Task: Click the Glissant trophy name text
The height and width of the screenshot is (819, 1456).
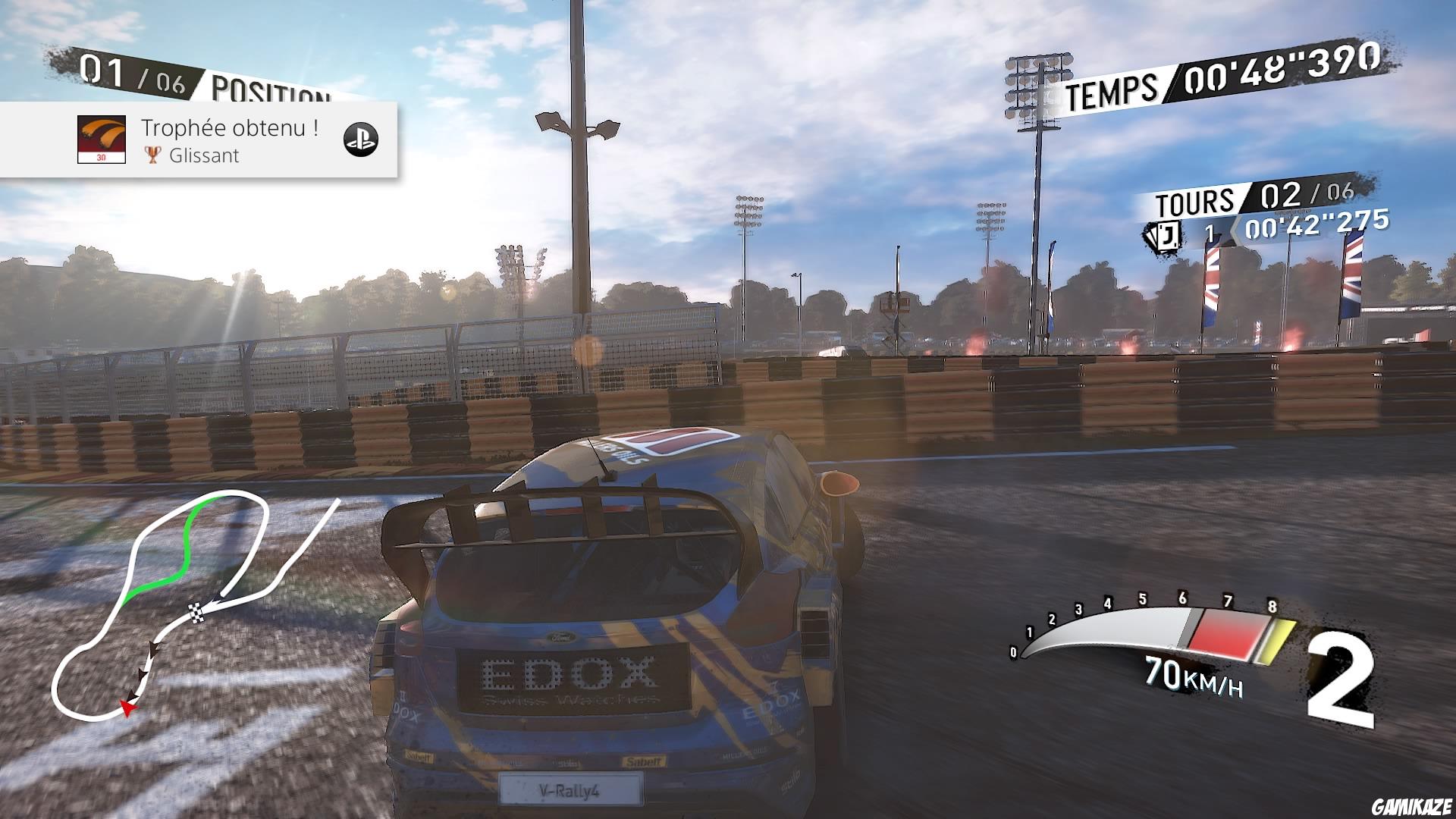Action: tap(205, 156)
